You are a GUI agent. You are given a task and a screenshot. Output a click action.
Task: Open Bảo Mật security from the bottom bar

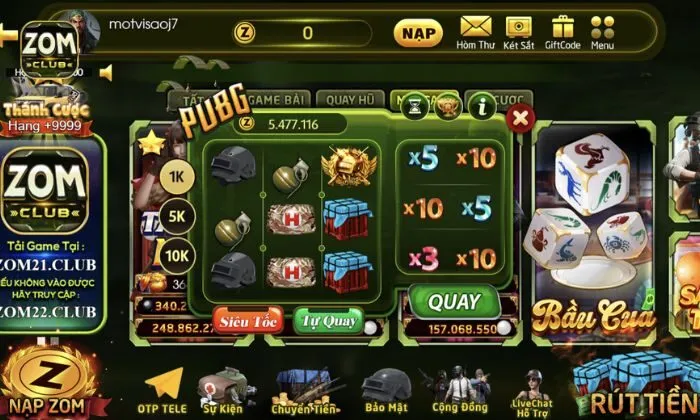click(x=384, y=391)
